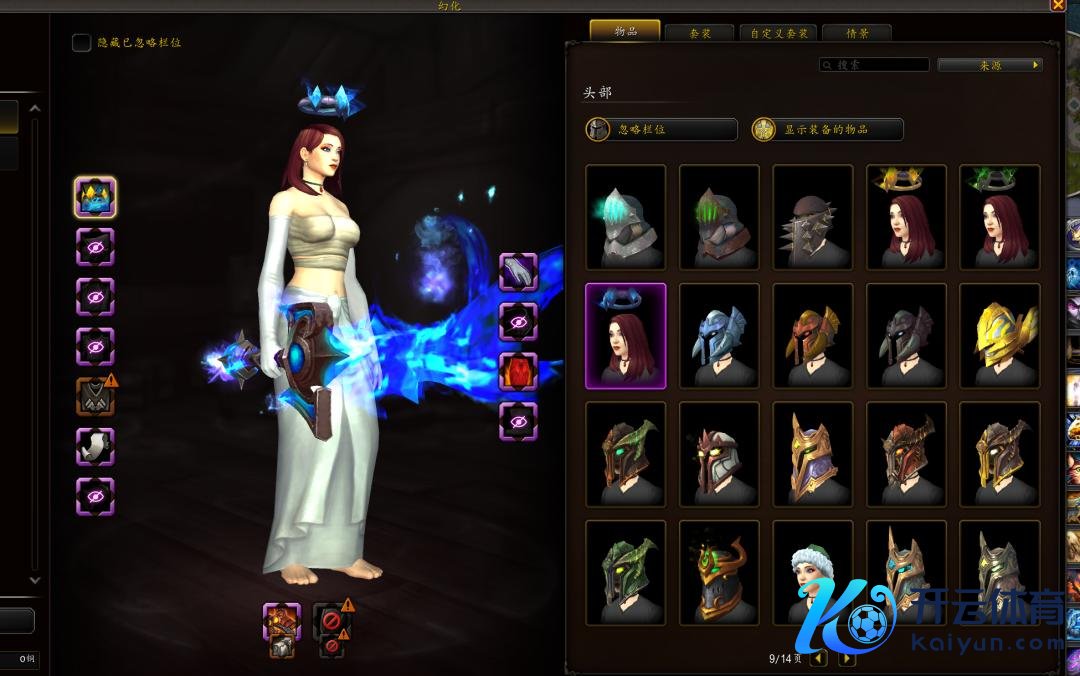Click the 显示装备的物品 button

pyautogui.click(x=827, y=130)
